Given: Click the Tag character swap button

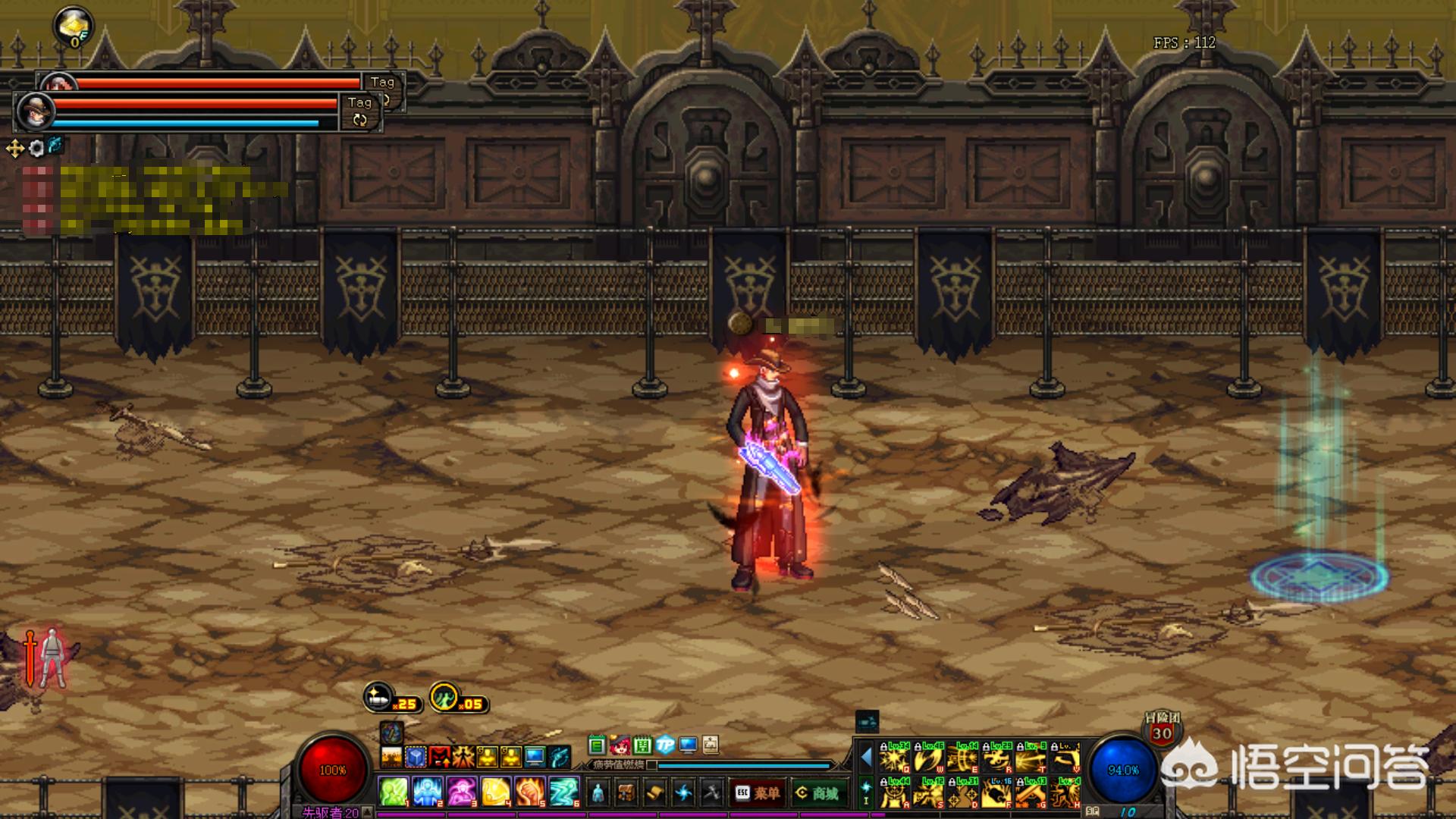Looking at the screenshot, I should point(359,111).
